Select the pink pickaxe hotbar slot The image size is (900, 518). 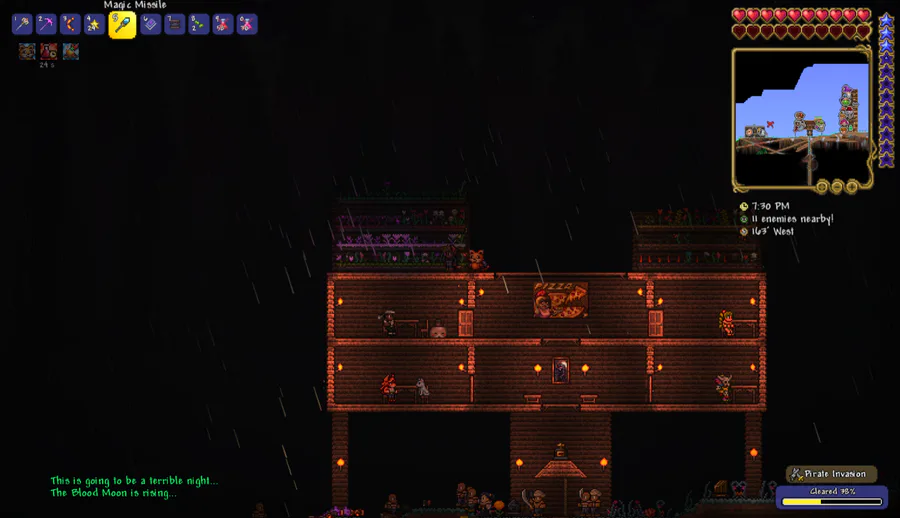tap(46, 24)
